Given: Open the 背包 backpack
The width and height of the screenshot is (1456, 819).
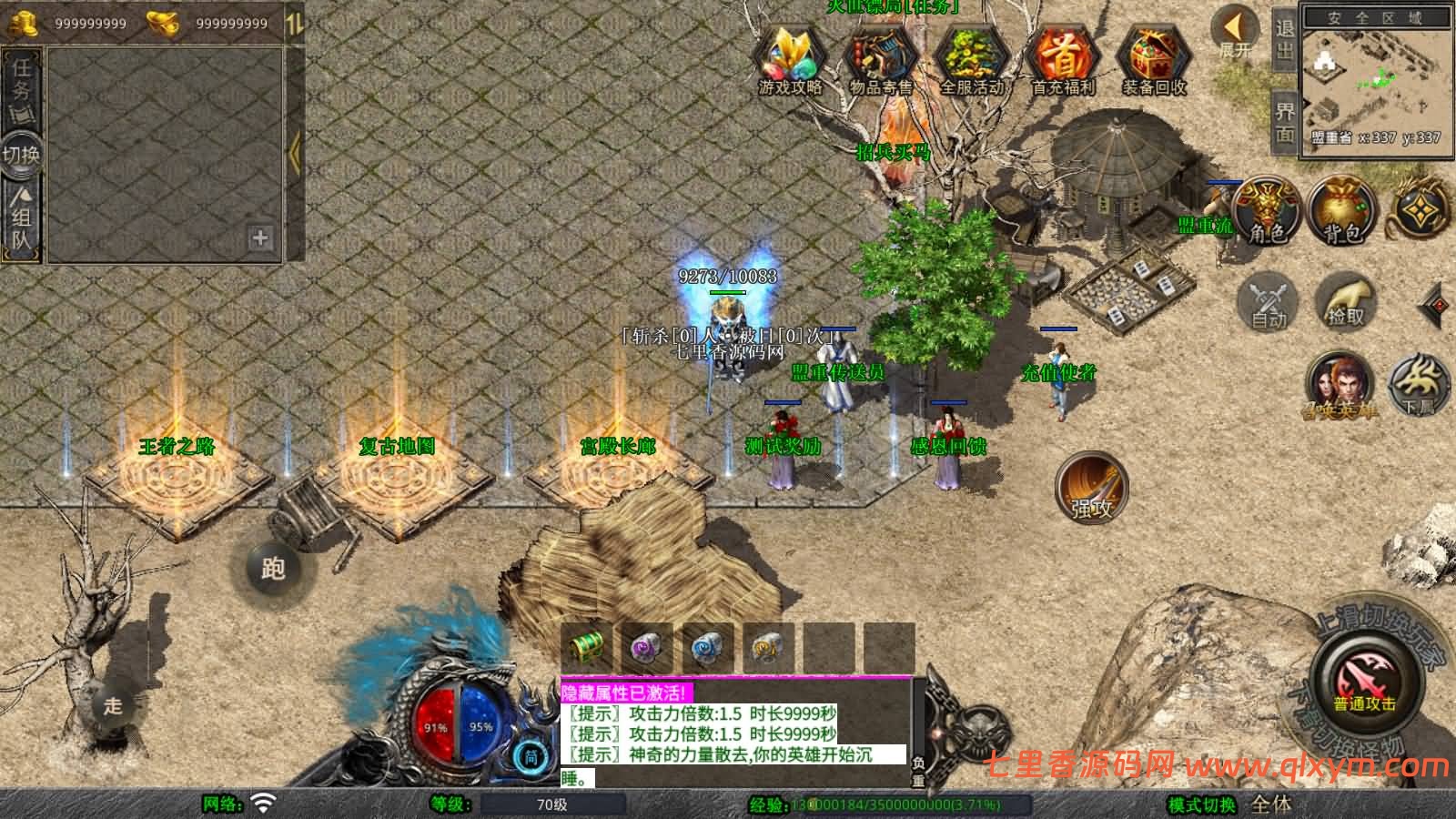Looking at the screenshot, I should pos(1341,211).
